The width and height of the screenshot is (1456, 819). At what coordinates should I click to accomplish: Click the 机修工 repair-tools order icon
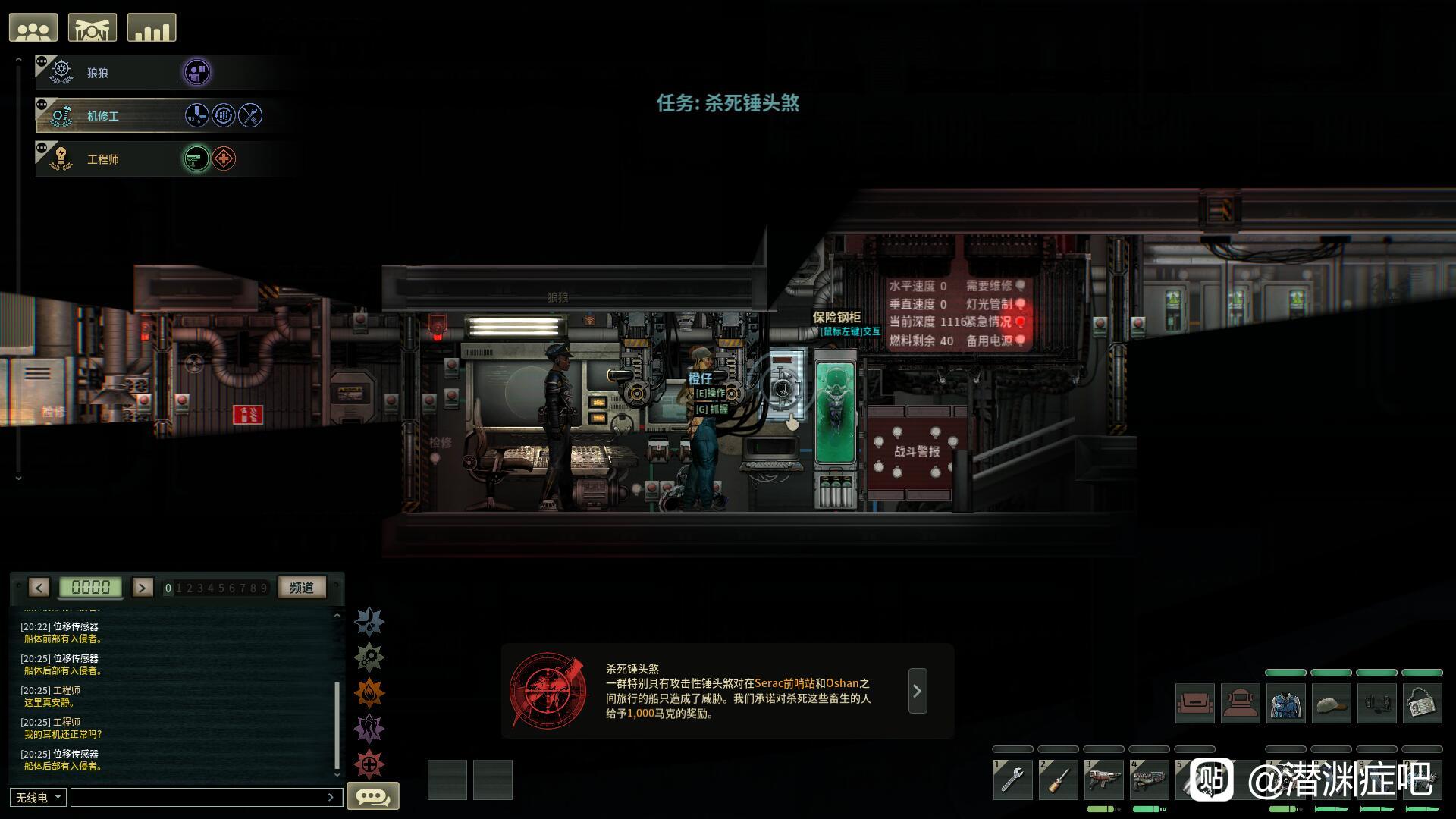250,115
